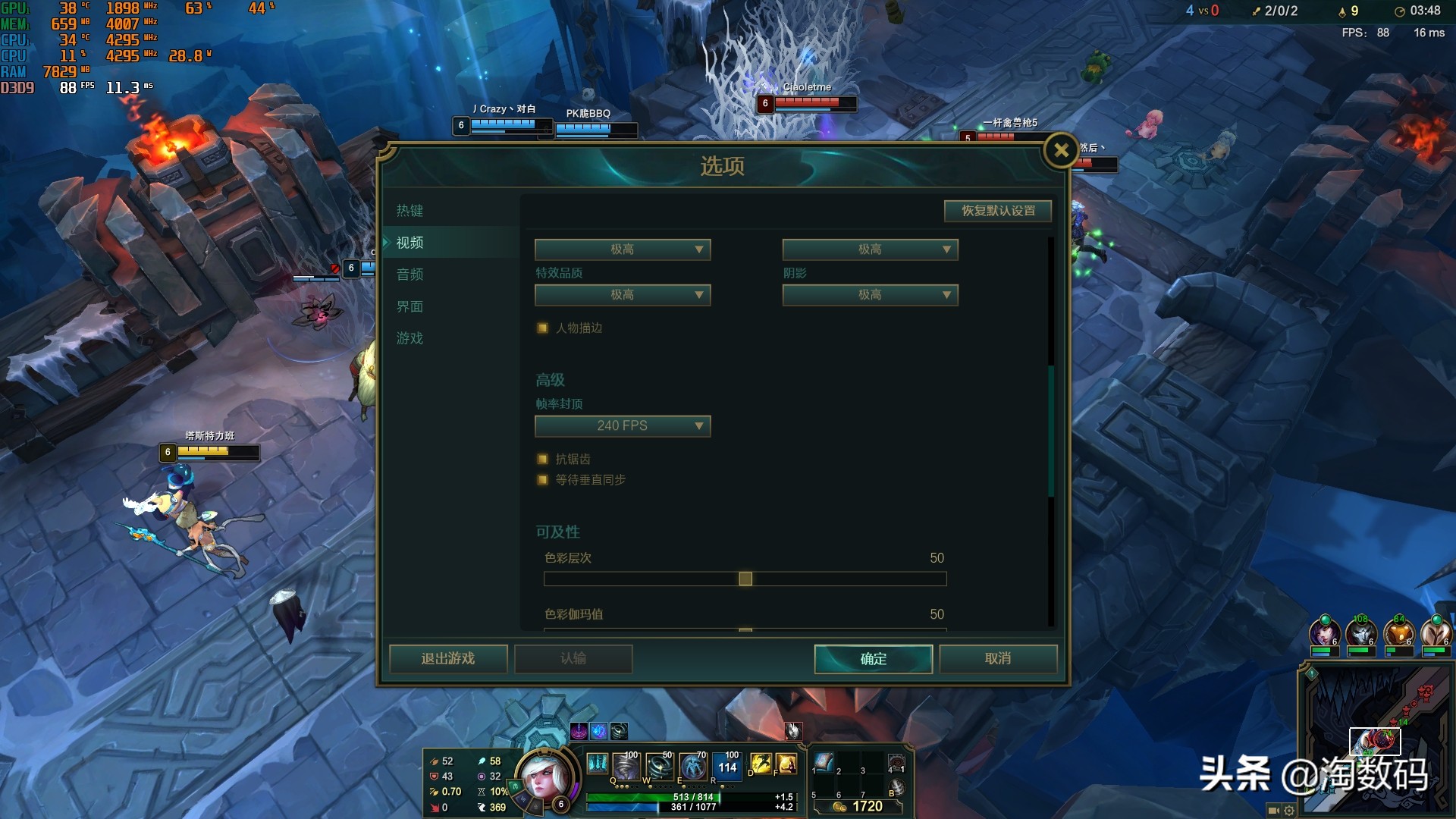Open the 音频 audio settings tab
Image resolution: width=1456 pixels, height=819 pixels.
(409, 275)
